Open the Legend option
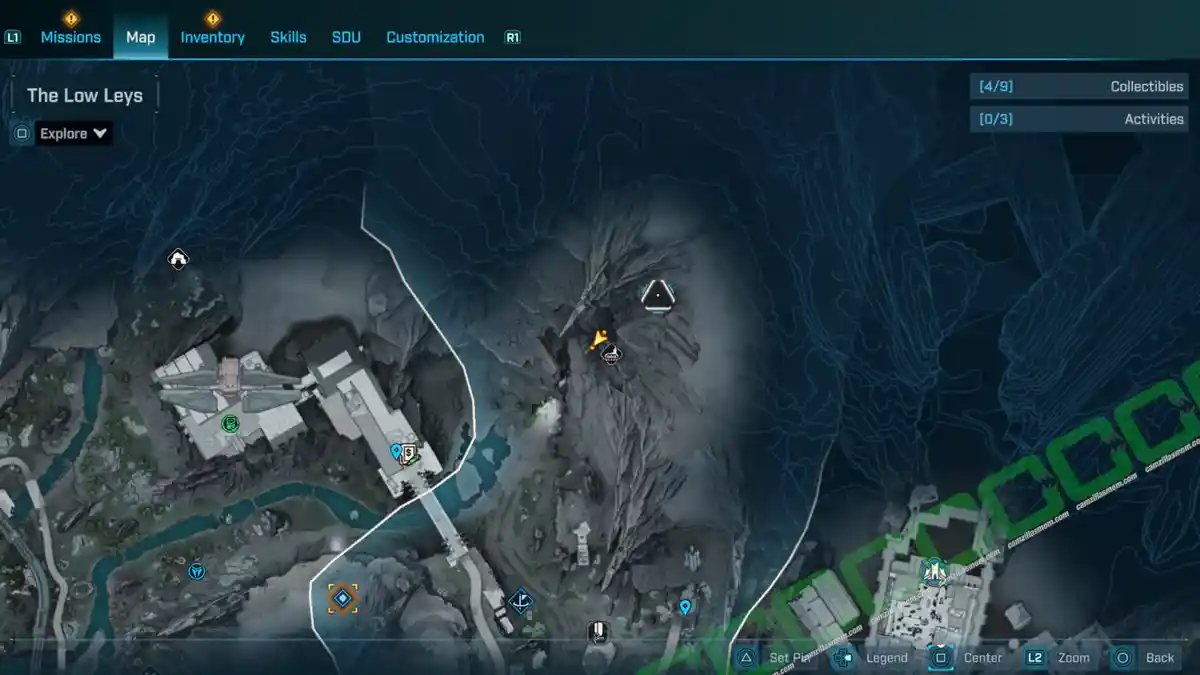The height and width of the screenshot is (675, 1200). pyautogui.click(x=873, y=657)
